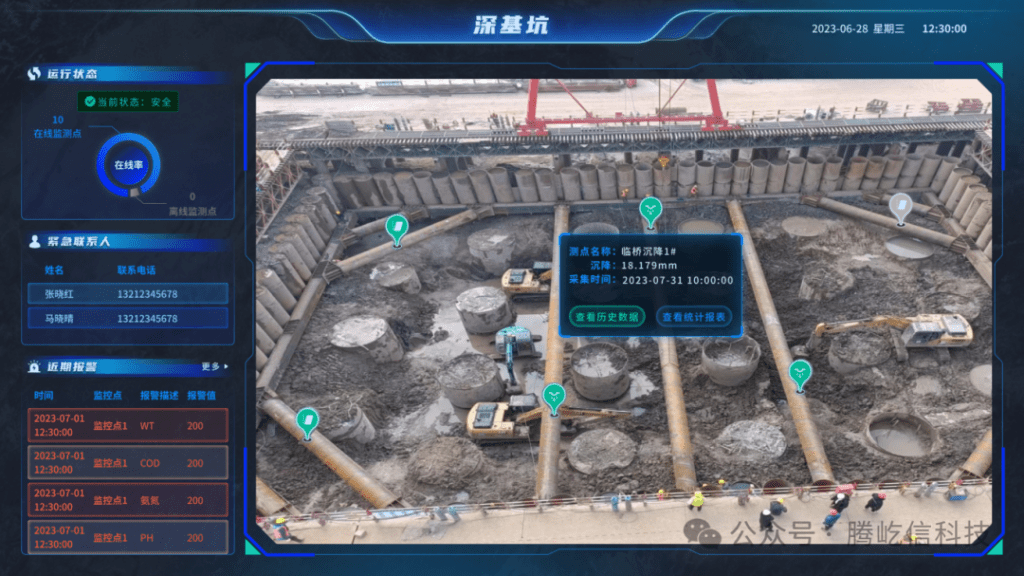Select the WT alarm row
Viewport: 1024px width, 576px height.
click(x=128, y=426)
